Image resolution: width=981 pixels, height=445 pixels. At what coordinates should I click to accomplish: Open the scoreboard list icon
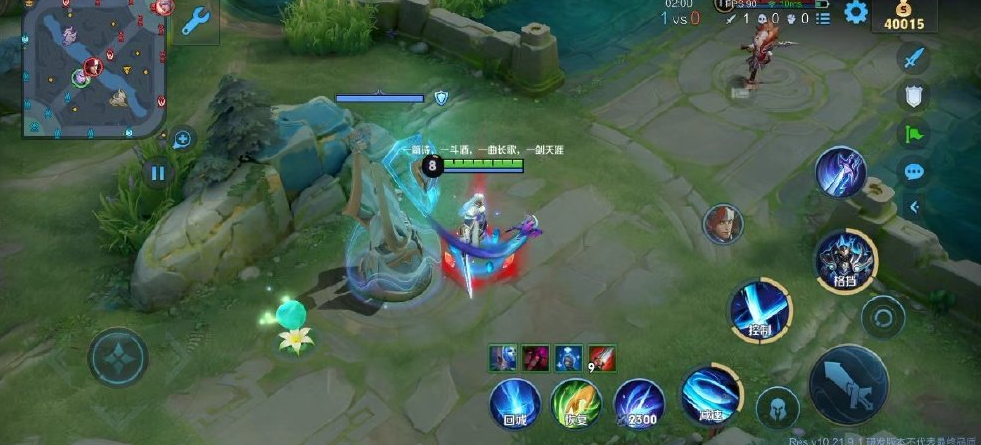822,18
